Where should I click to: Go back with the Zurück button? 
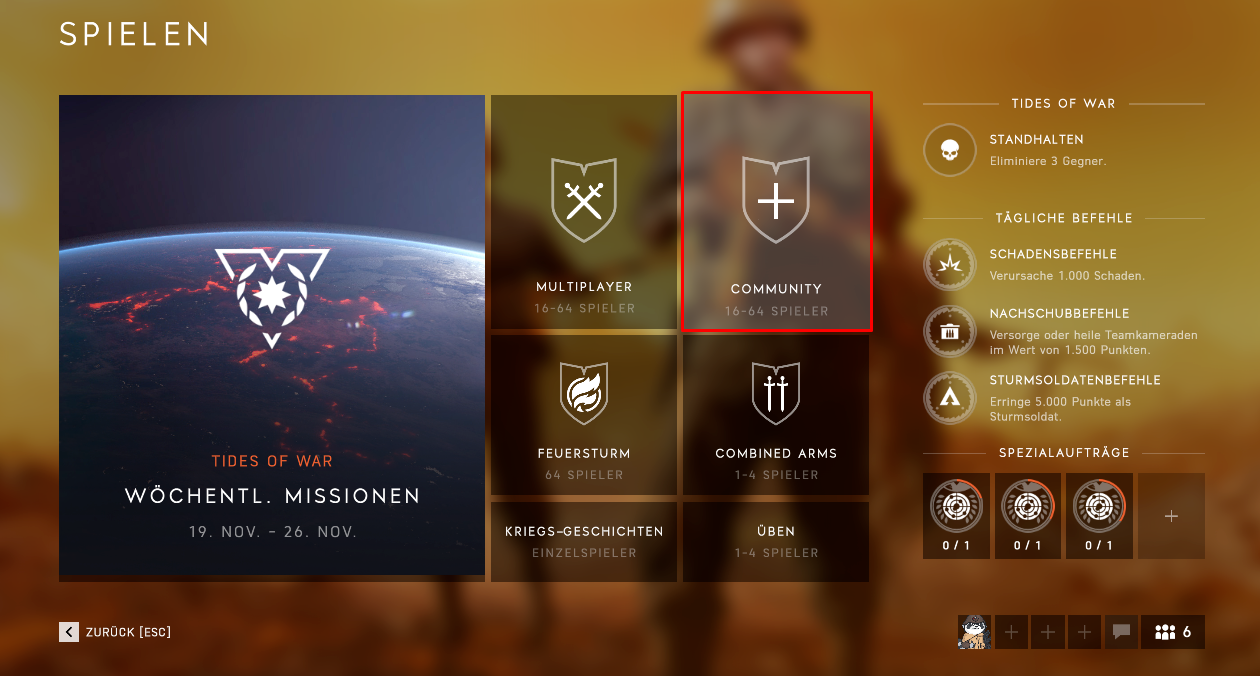(x=116, y=632)
